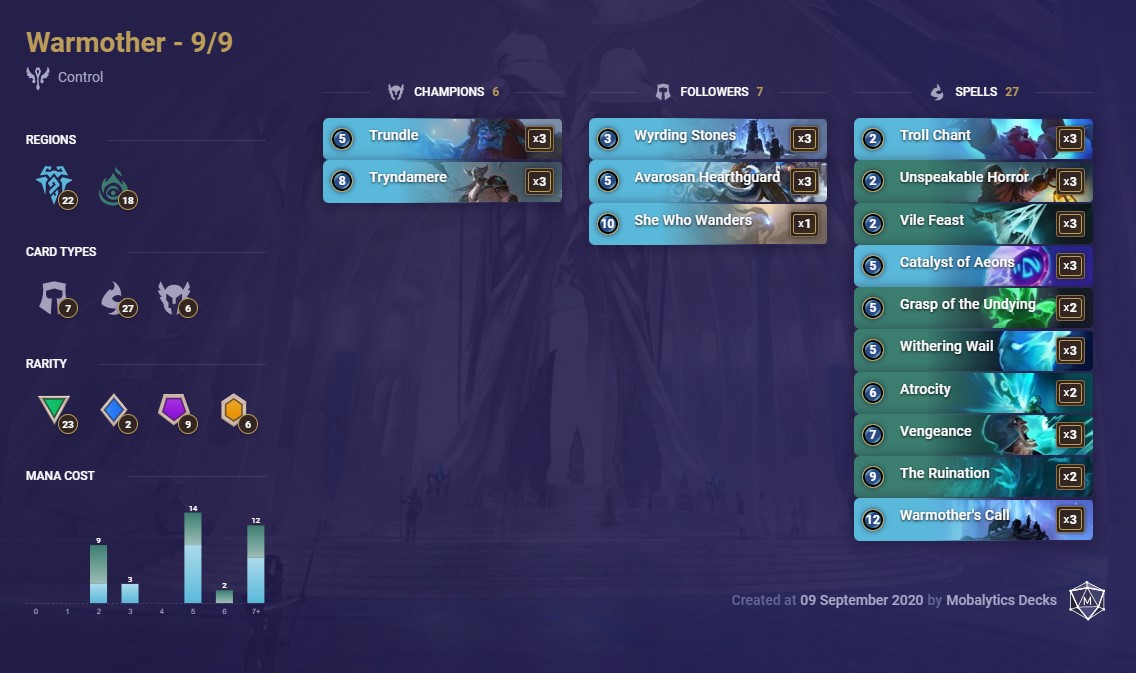This screenshot has width=1136, height=673.
Task: Open the Wyrding Stones follower card
Action: coord(707,138)
